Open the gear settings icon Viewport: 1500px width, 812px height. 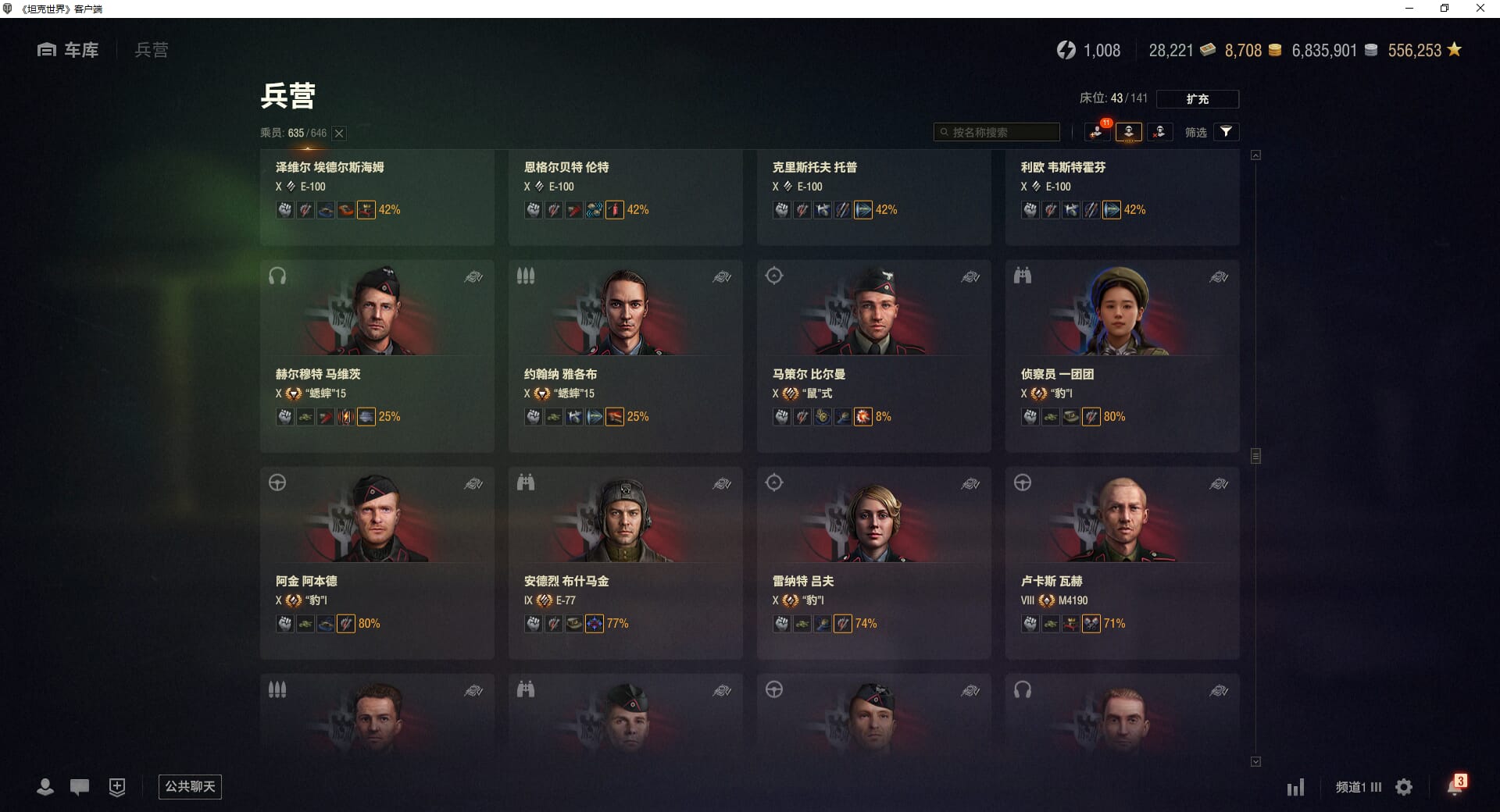pos(1404,787)
